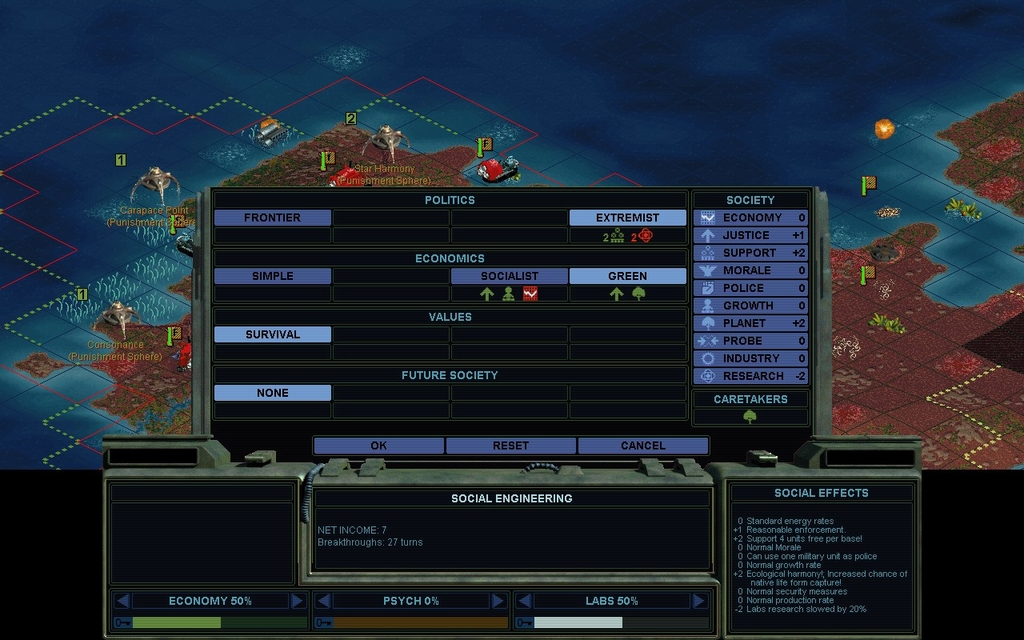This screenshot has width=1024, height=640.
Task: Raise Psych allocation with right arrow
Action: coord(498,601)
